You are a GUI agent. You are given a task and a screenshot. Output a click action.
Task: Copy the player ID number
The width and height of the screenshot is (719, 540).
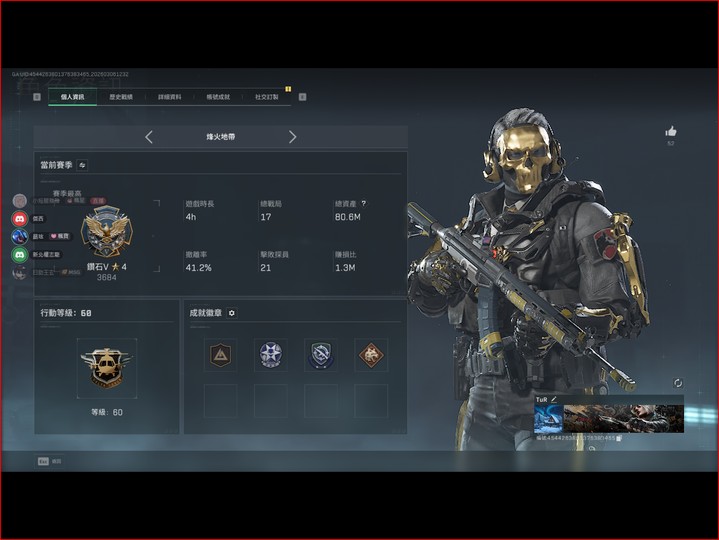click(619, 438)
